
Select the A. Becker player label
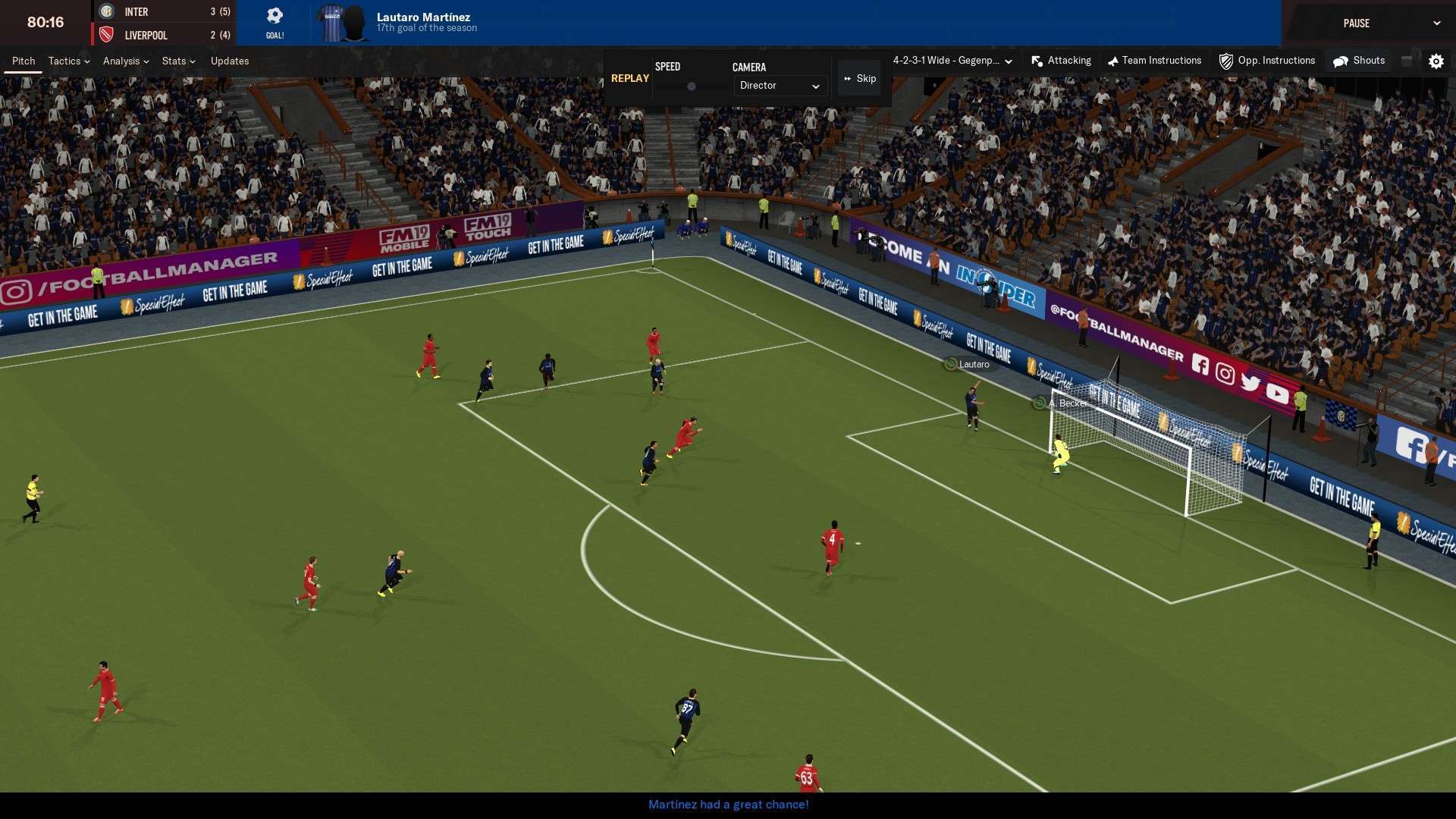[1066, 403]
